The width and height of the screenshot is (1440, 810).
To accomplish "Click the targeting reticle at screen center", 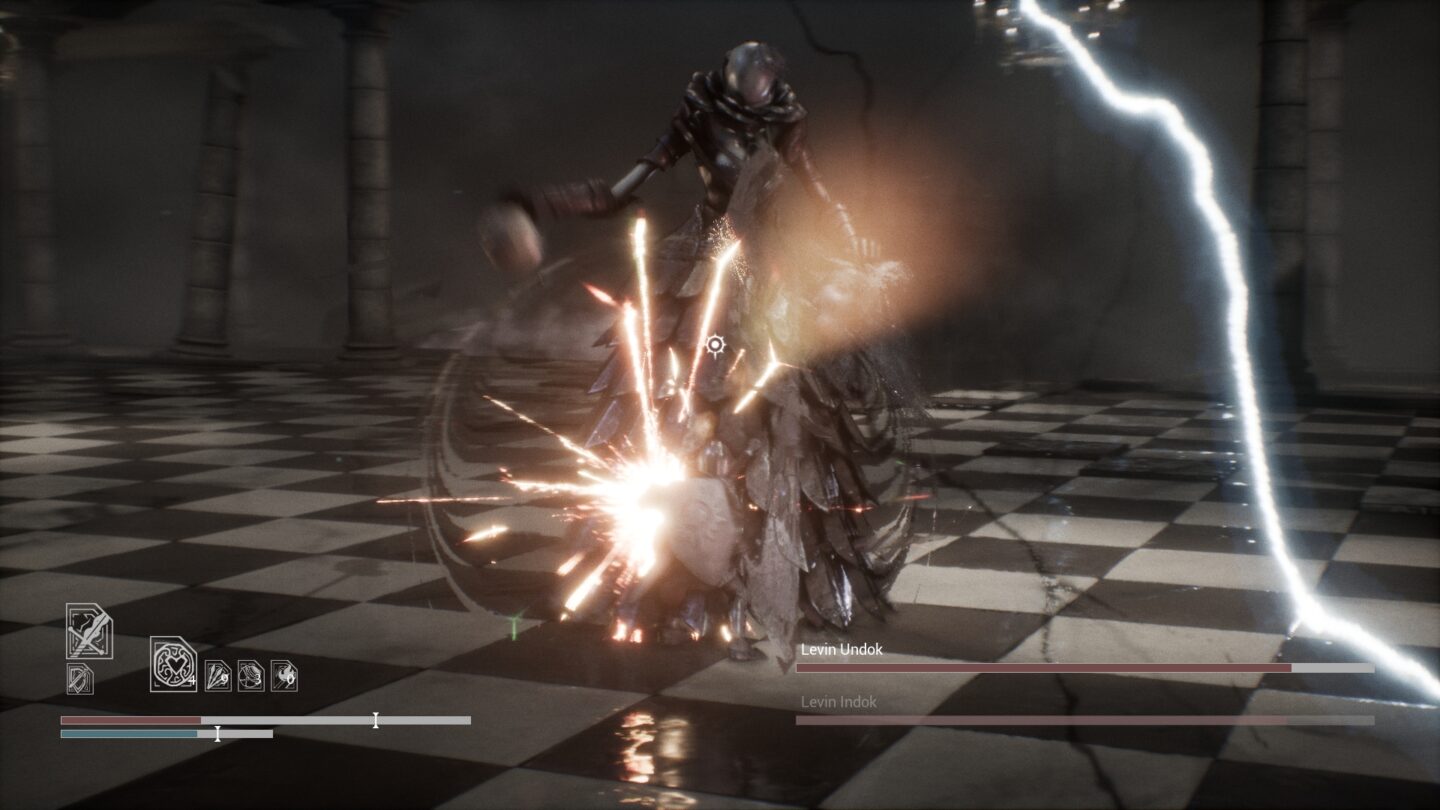I will tap(716, 345).
